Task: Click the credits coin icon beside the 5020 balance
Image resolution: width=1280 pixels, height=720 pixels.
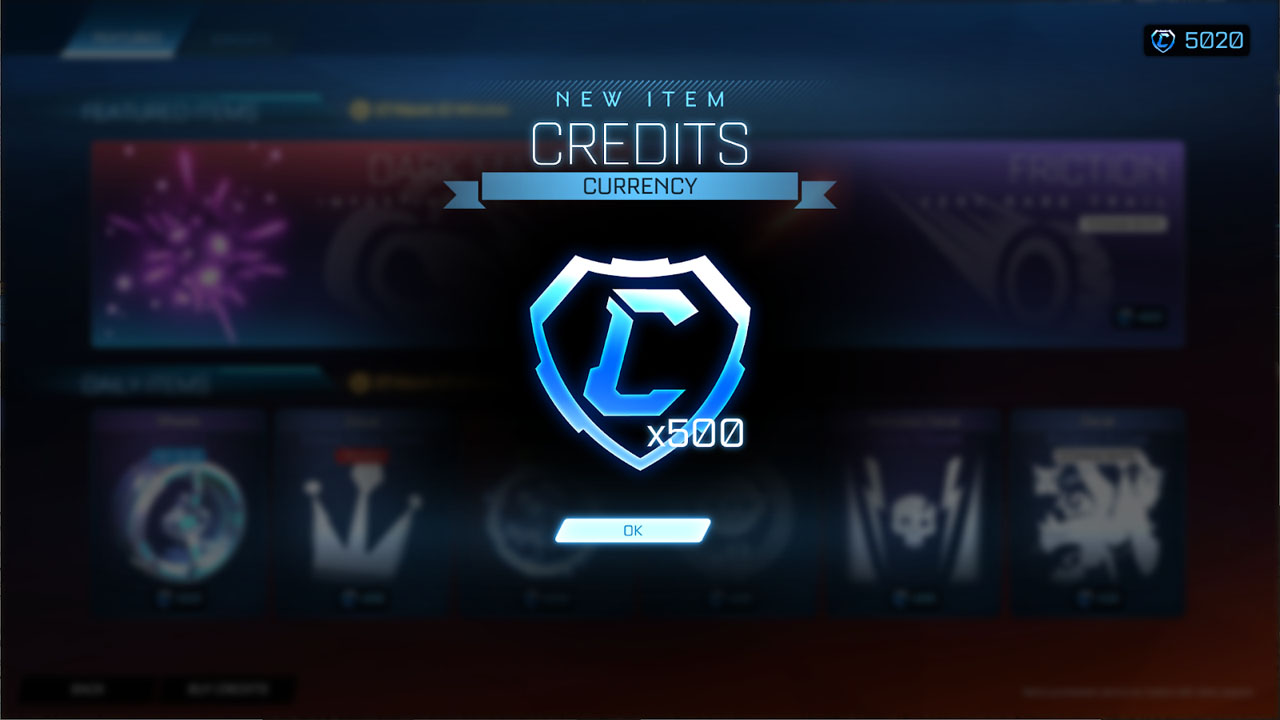Action: coord(1162,40)
